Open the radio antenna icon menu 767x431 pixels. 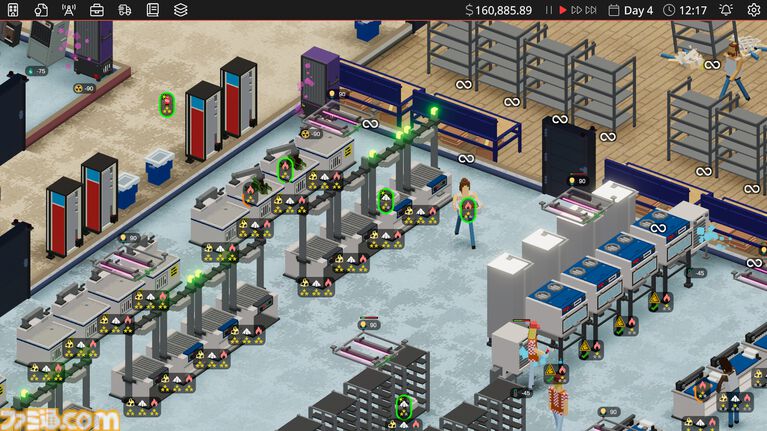point(69,10)
